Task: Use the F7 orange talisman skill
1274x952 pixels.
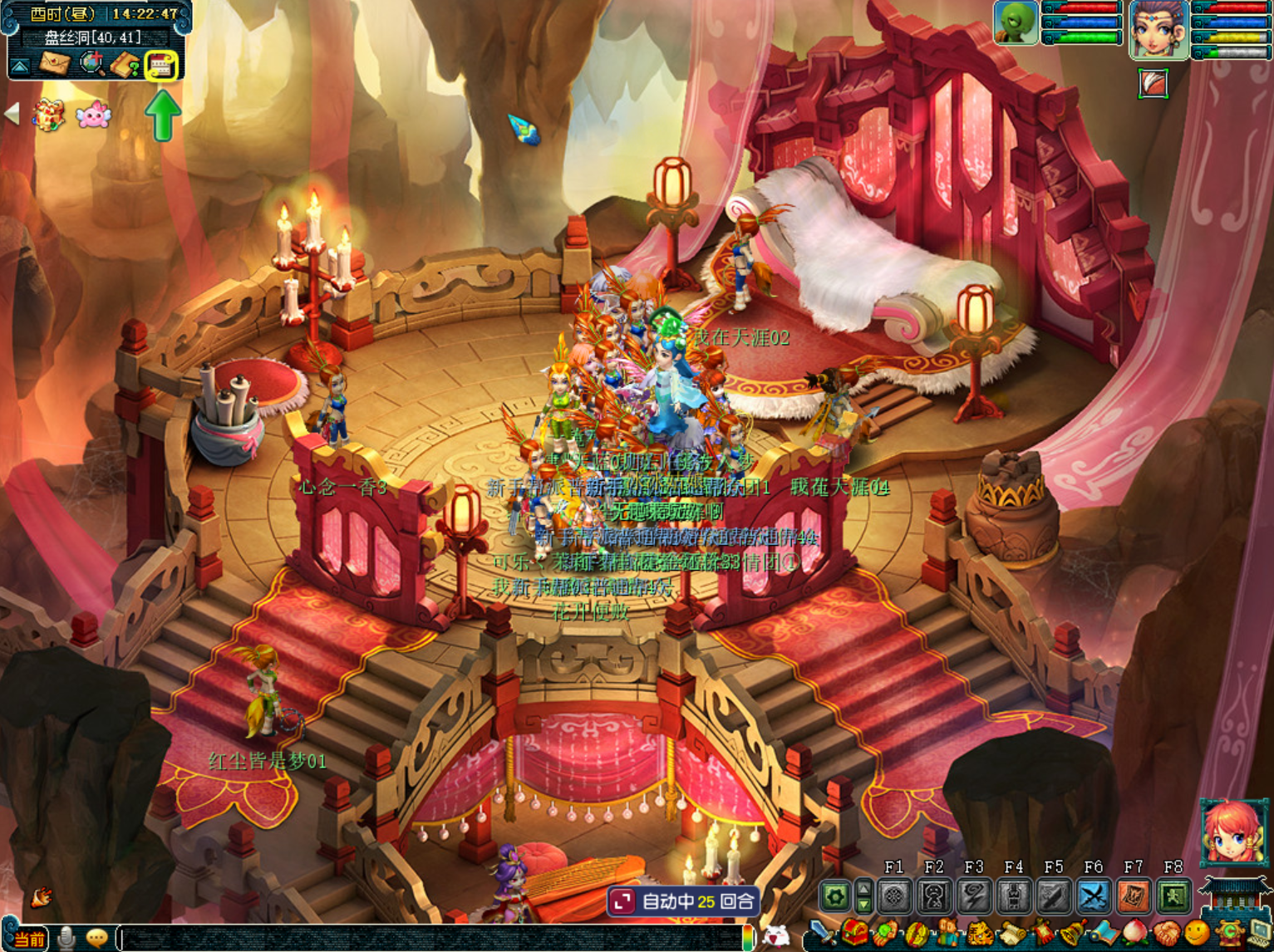Action: [x=1134, y=896]
